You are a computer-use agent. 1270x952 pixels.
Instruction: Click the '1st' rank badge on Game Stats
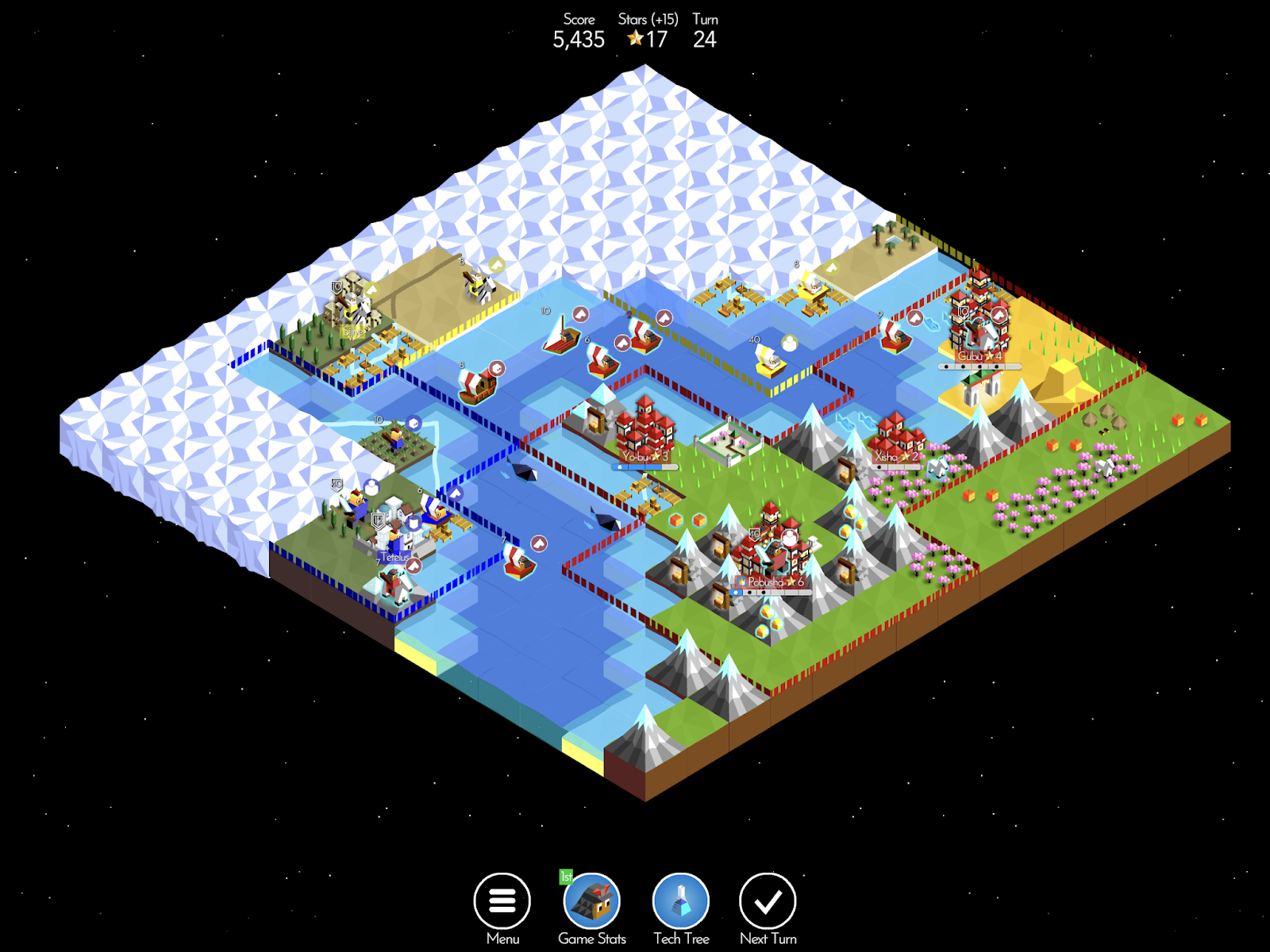[565, 875]
